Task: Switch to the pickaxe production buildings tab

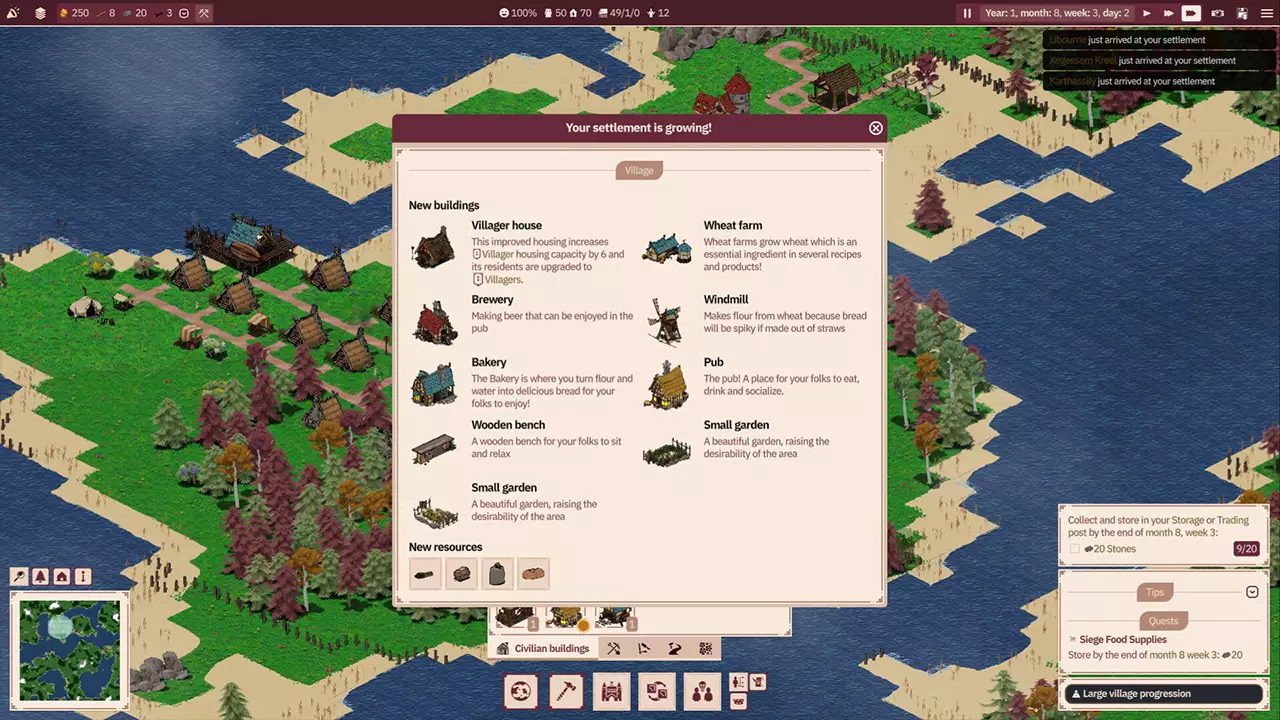Action: tap(613, 648)
